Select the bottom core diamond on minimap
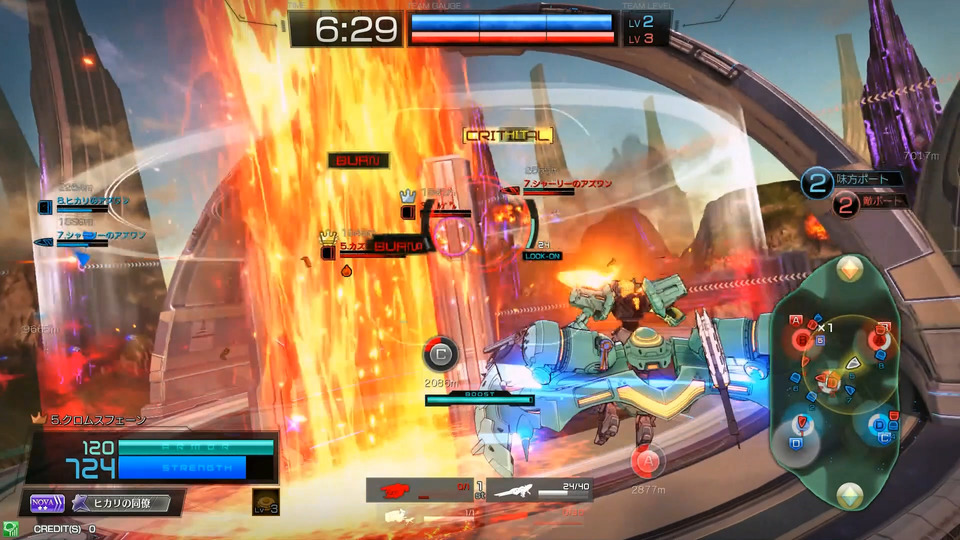Screen dimensions: 960x540 [849, 492]
